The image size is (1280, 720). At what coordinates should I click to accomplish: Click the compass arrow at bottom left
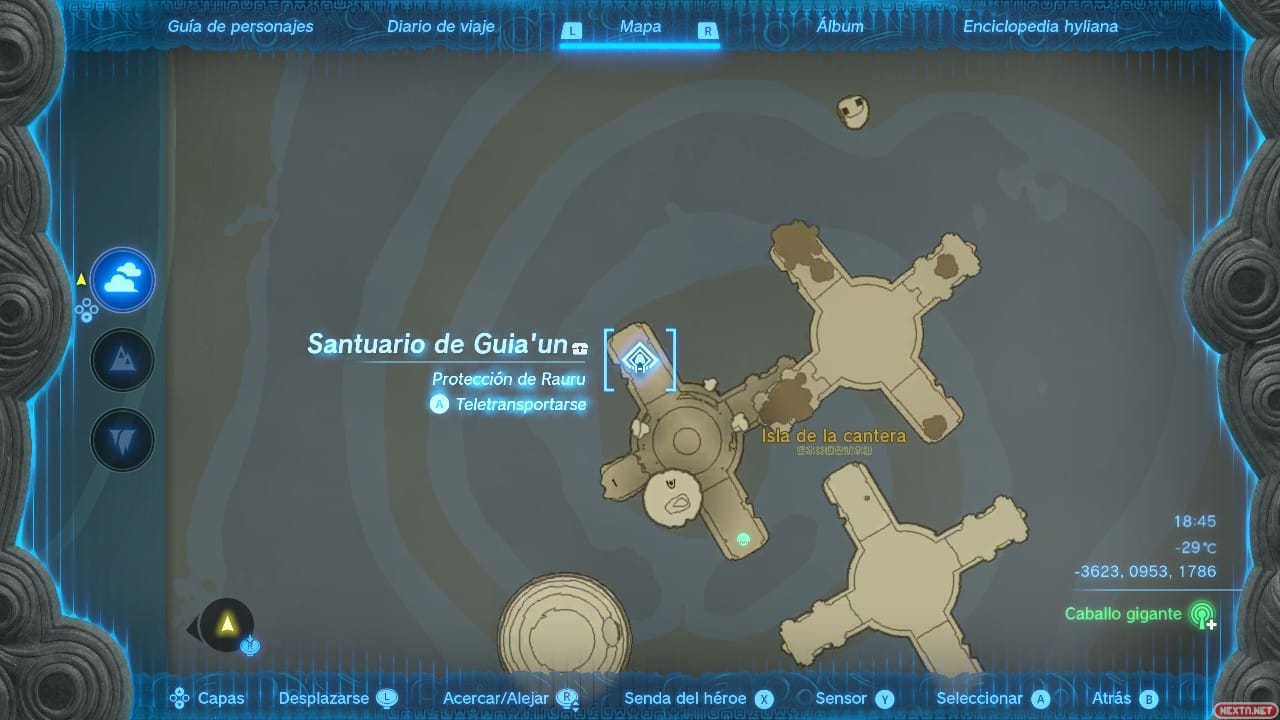click(228, 625)
